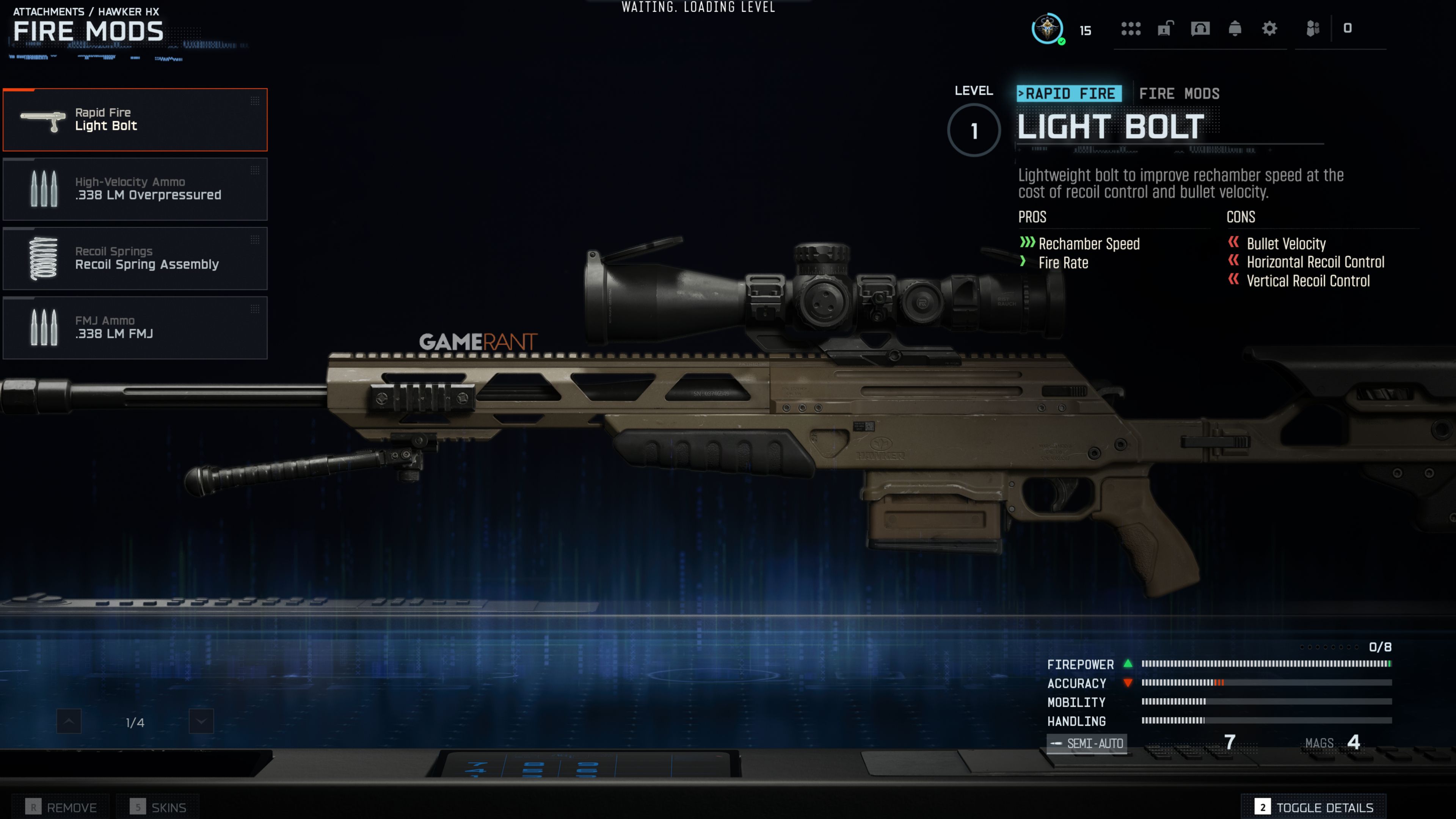This screenshot has height=819, width=1456.
Task: Open settings with the gear icon
Action: pos(1269,28)
